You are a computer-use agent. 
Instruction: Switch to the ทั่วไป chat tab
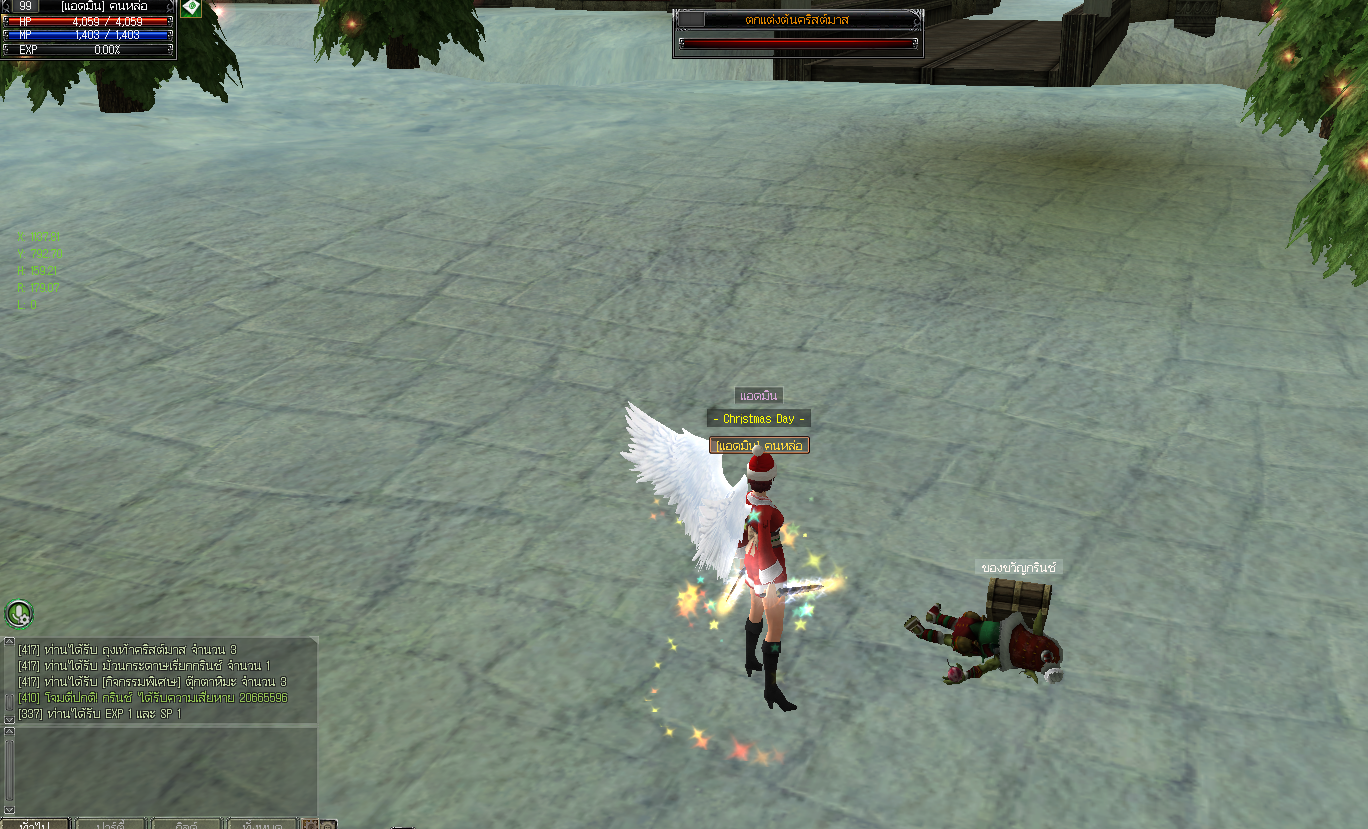pos(36,824)
